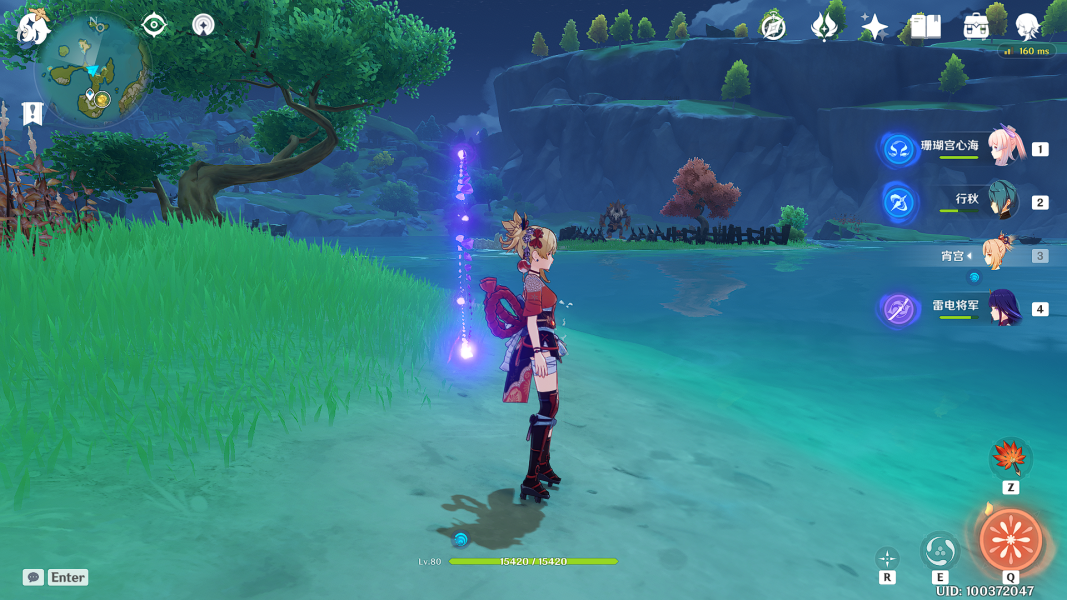Switch to 珊瑚宫心海 in the party list
The image size is (1067, 600).
[1003, 148]
